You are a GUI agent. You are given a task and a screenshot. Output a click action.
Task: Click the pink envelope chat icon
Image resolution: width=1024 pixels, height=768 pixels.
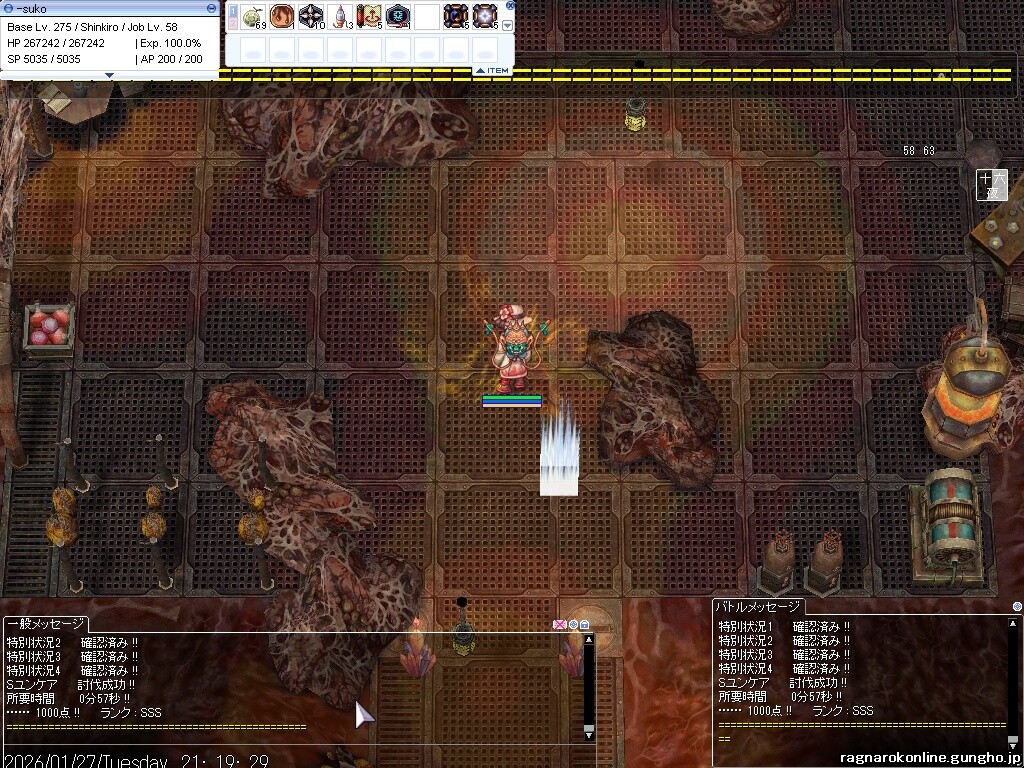(x=560, y=625)
